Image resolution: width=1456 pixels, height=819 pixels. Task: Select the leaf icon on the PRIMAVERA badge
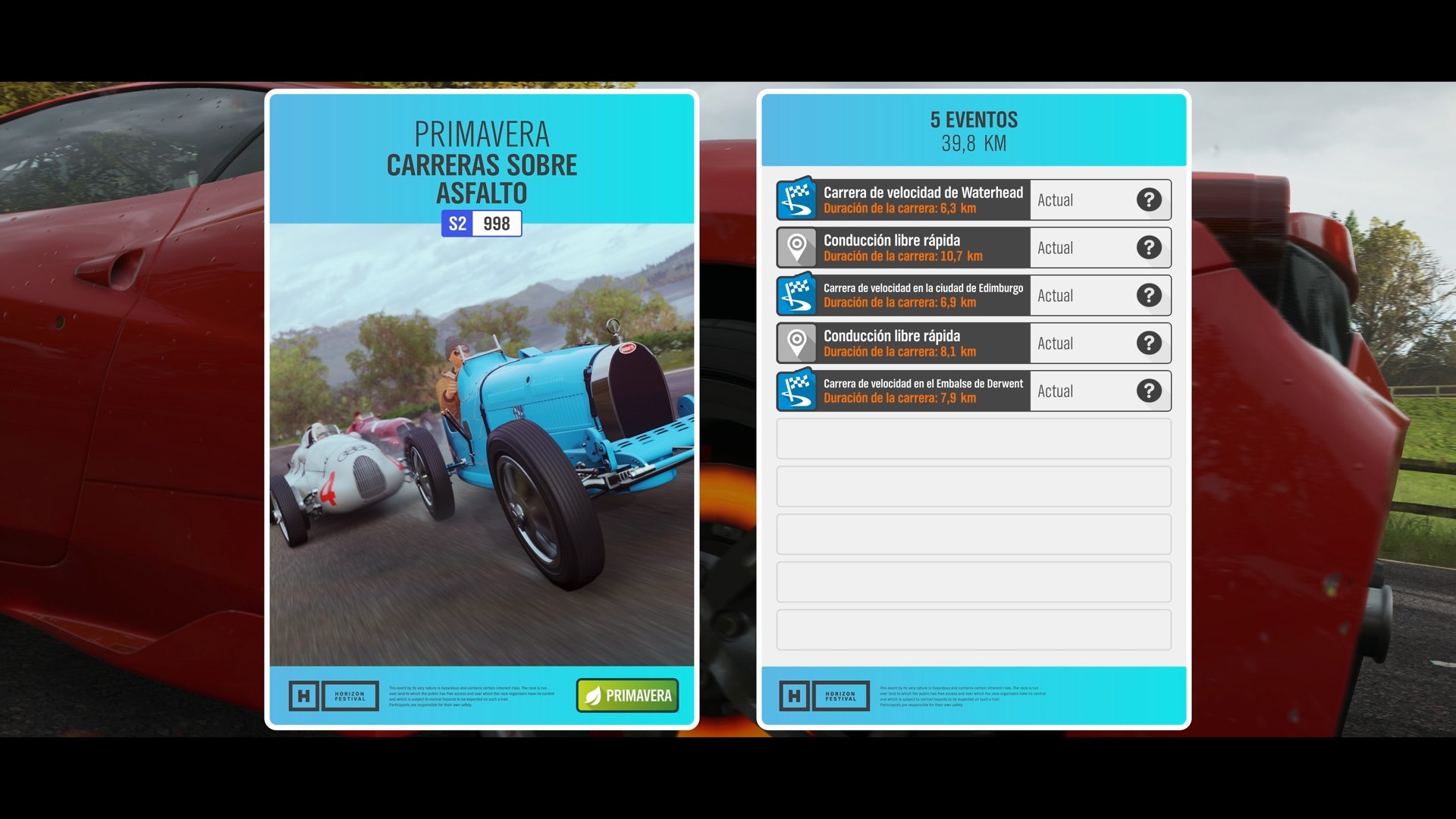(x=593, y=695)
